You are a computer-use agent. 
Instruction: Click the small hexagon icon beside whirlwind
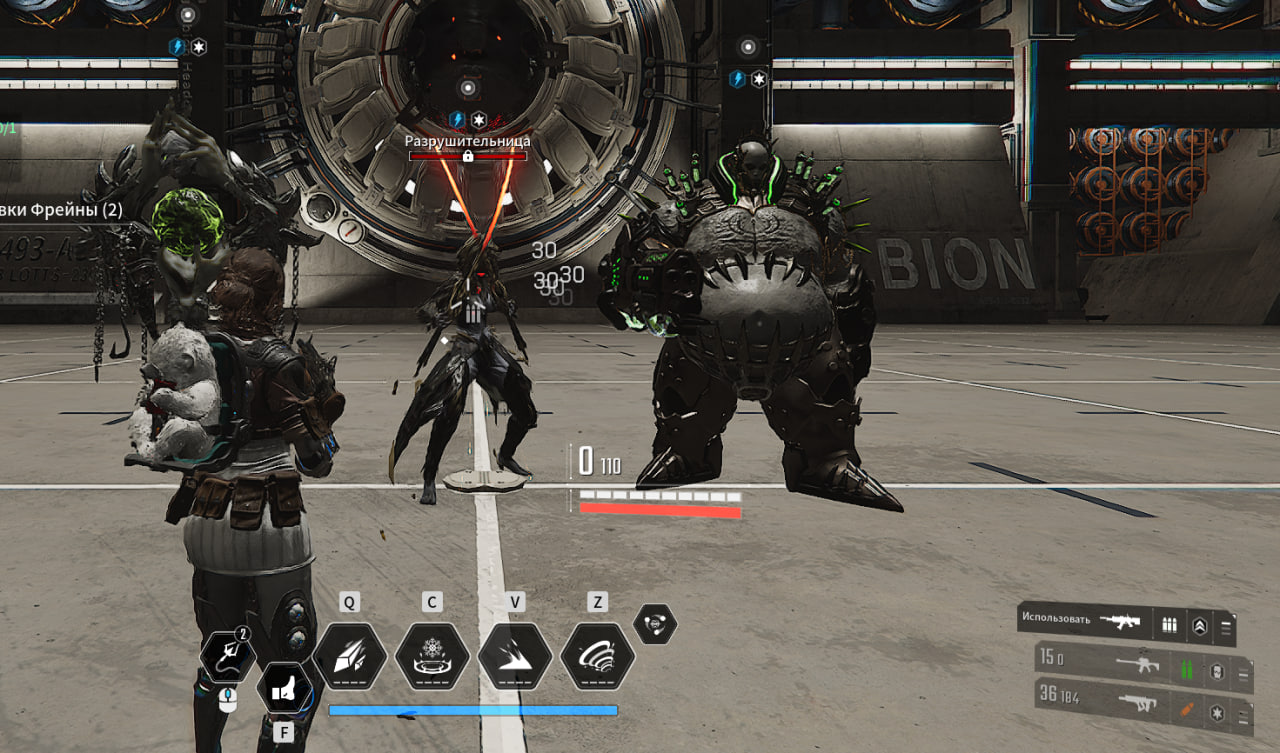point(655,624)
